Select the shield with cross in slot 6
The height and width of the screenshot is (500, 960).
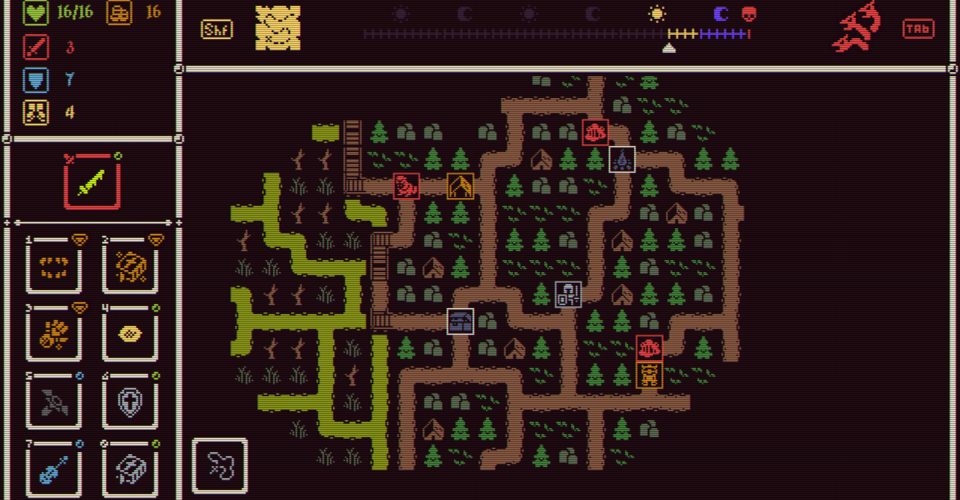[131, 402]
